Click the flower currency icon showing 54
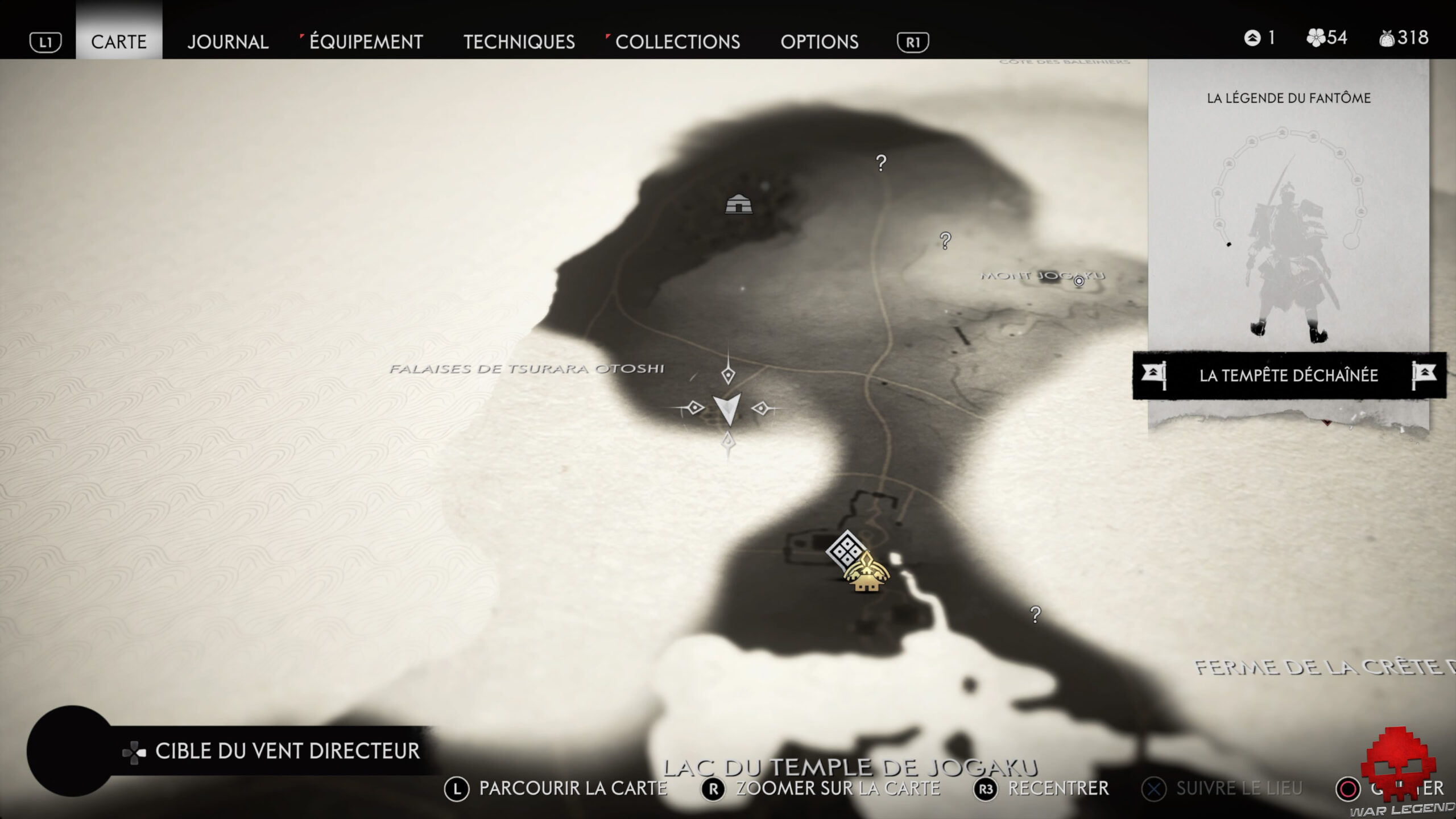The width and height of the screenshot is (1456, 819). [x=1315, y=39]
